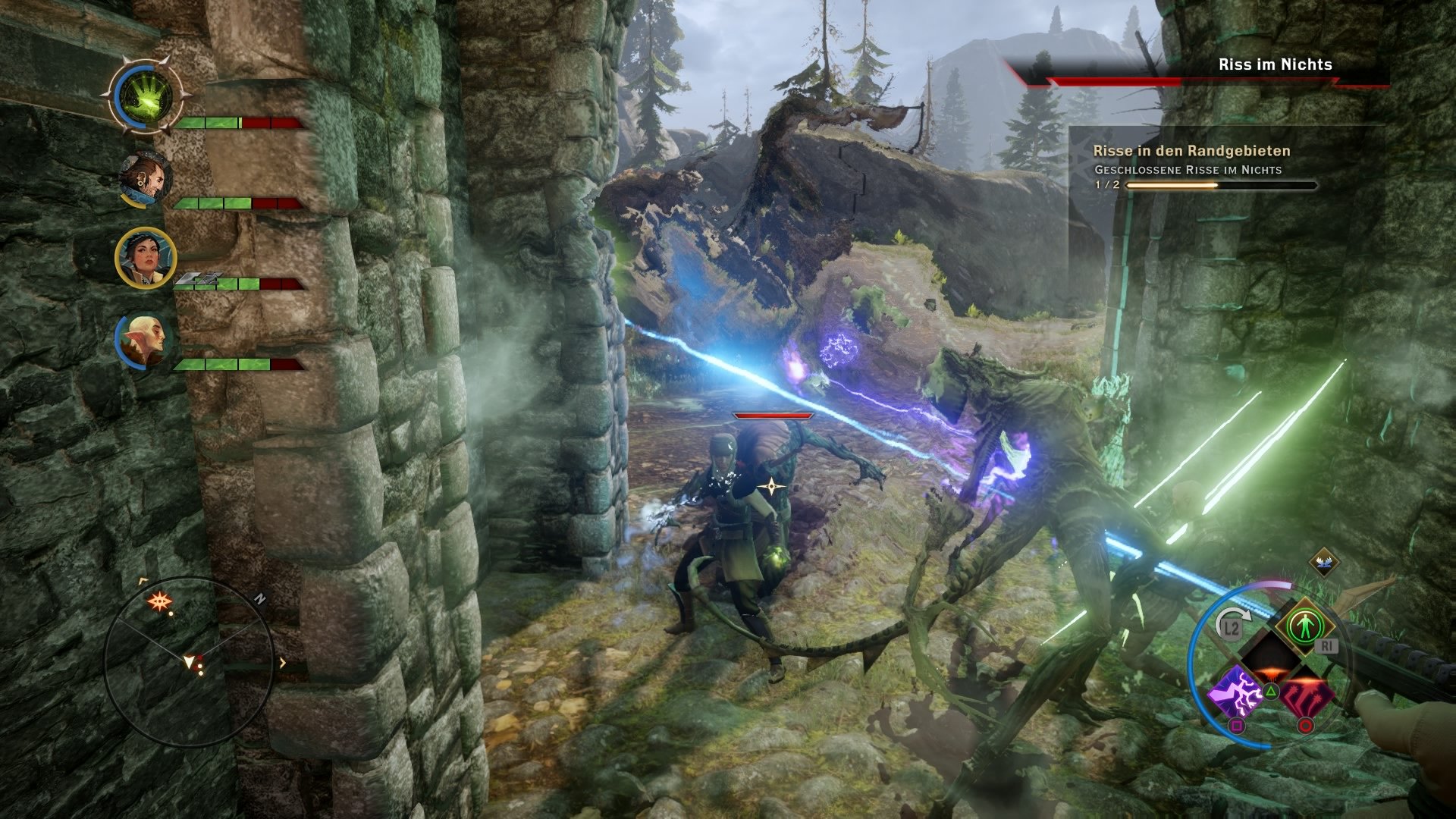Click the triangle button slot on the ability wheel
The width and height of the screenshot is (1456, 819).
1271,691
